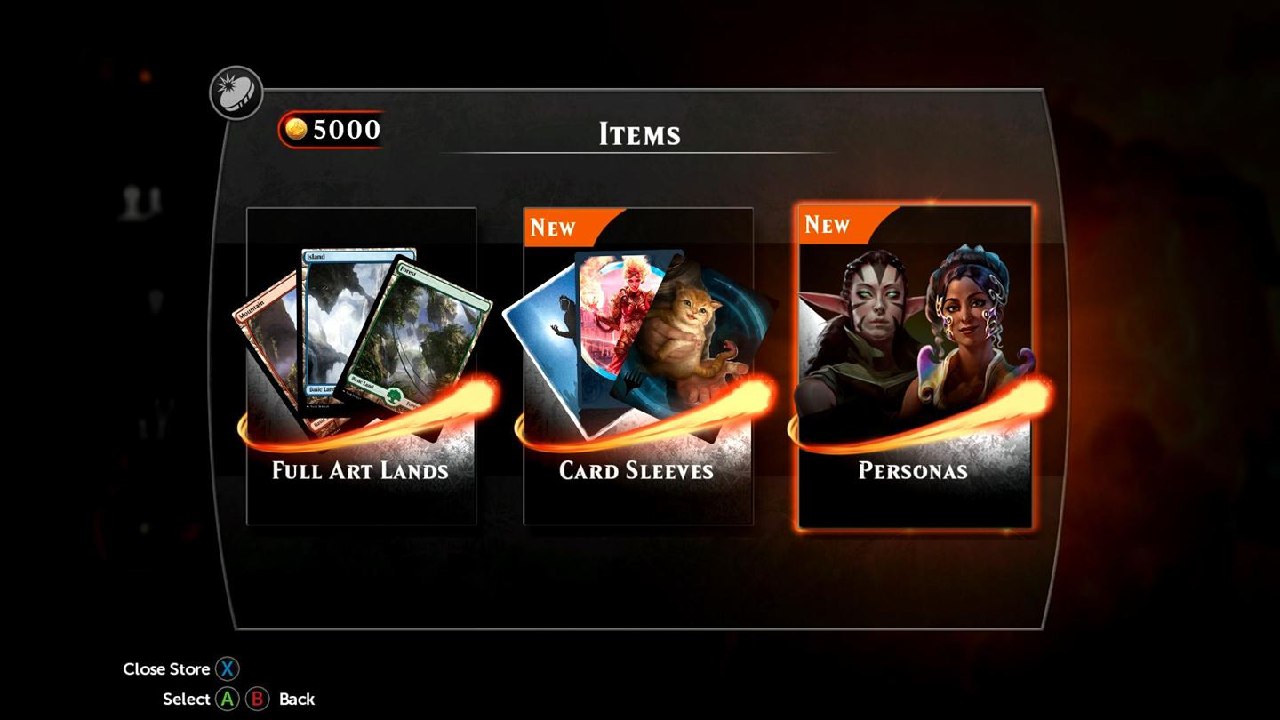Select the Card Sleeves store tile

pyautogui.click(x=638, y=366)
